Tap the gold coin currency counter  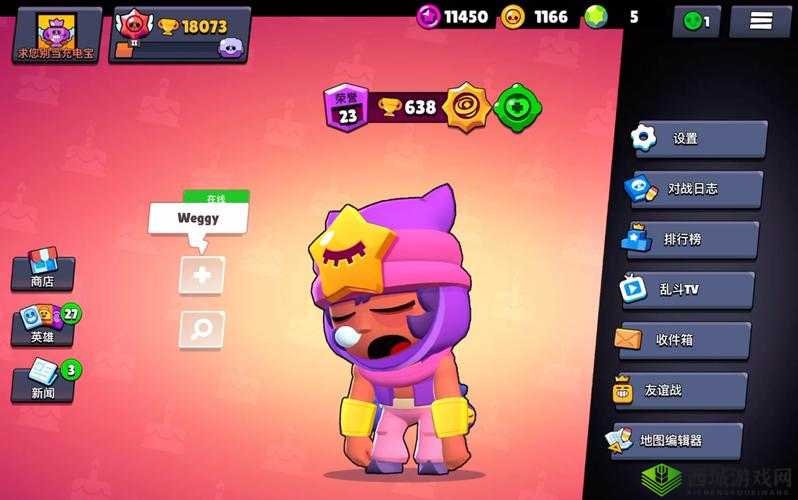(x=536, y=16)
